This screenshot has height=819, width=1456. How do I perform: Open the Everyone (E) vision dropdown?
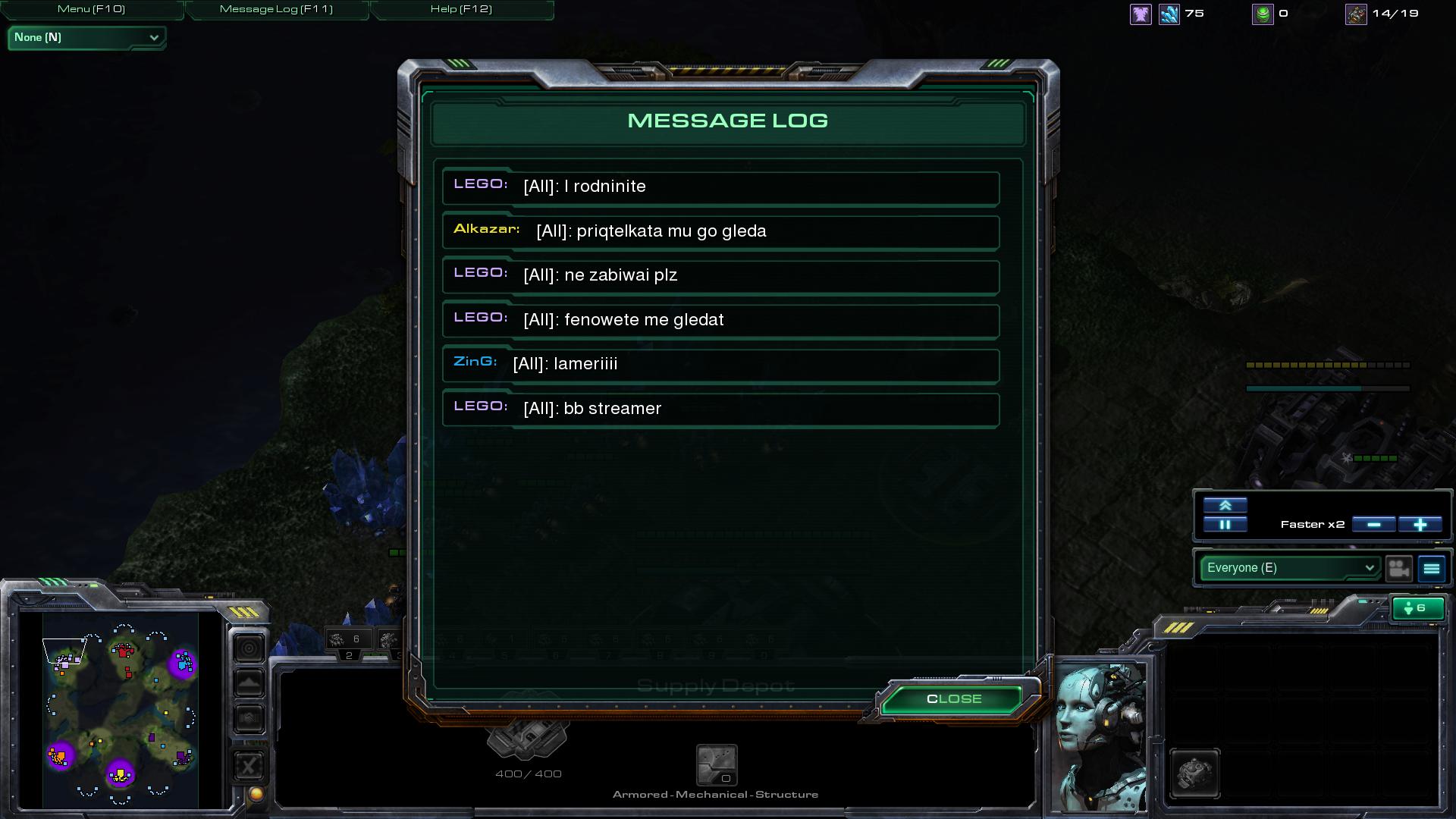1290,568
